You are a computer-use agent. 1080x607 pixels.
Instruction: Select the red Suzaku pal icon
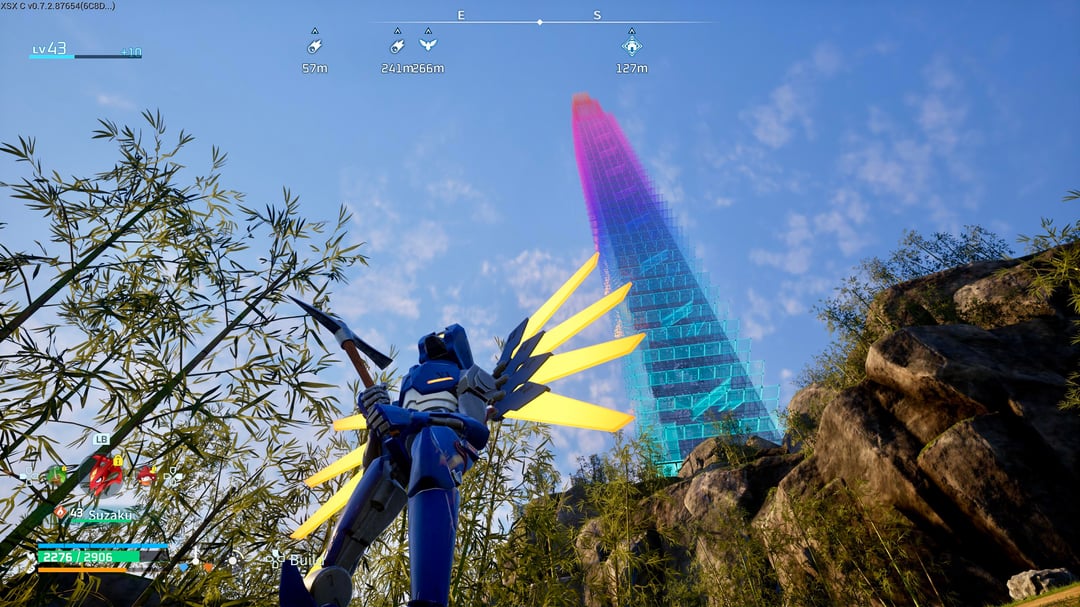105,474
